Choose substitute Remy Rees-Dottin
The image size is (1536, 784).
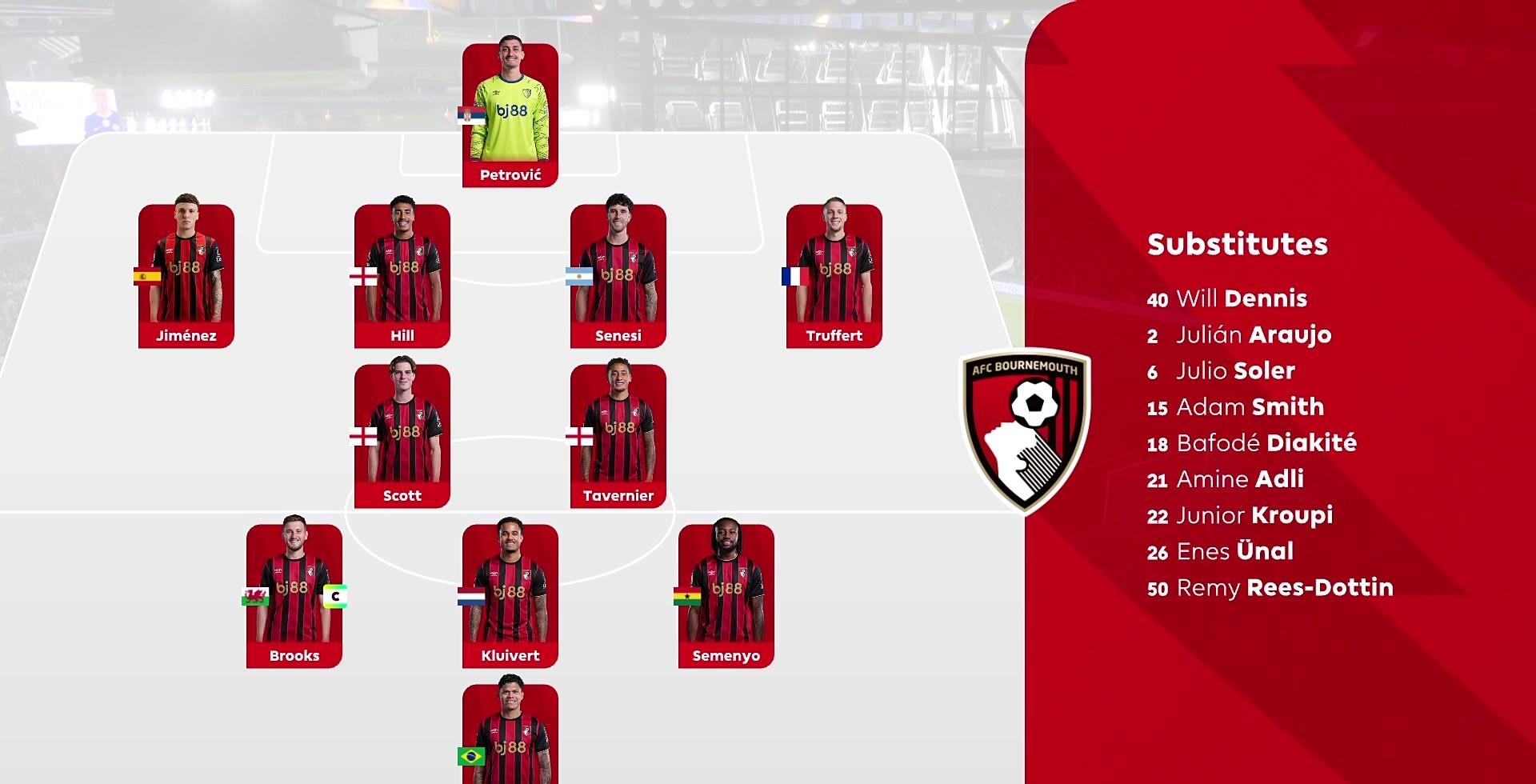pos(1270,588)
